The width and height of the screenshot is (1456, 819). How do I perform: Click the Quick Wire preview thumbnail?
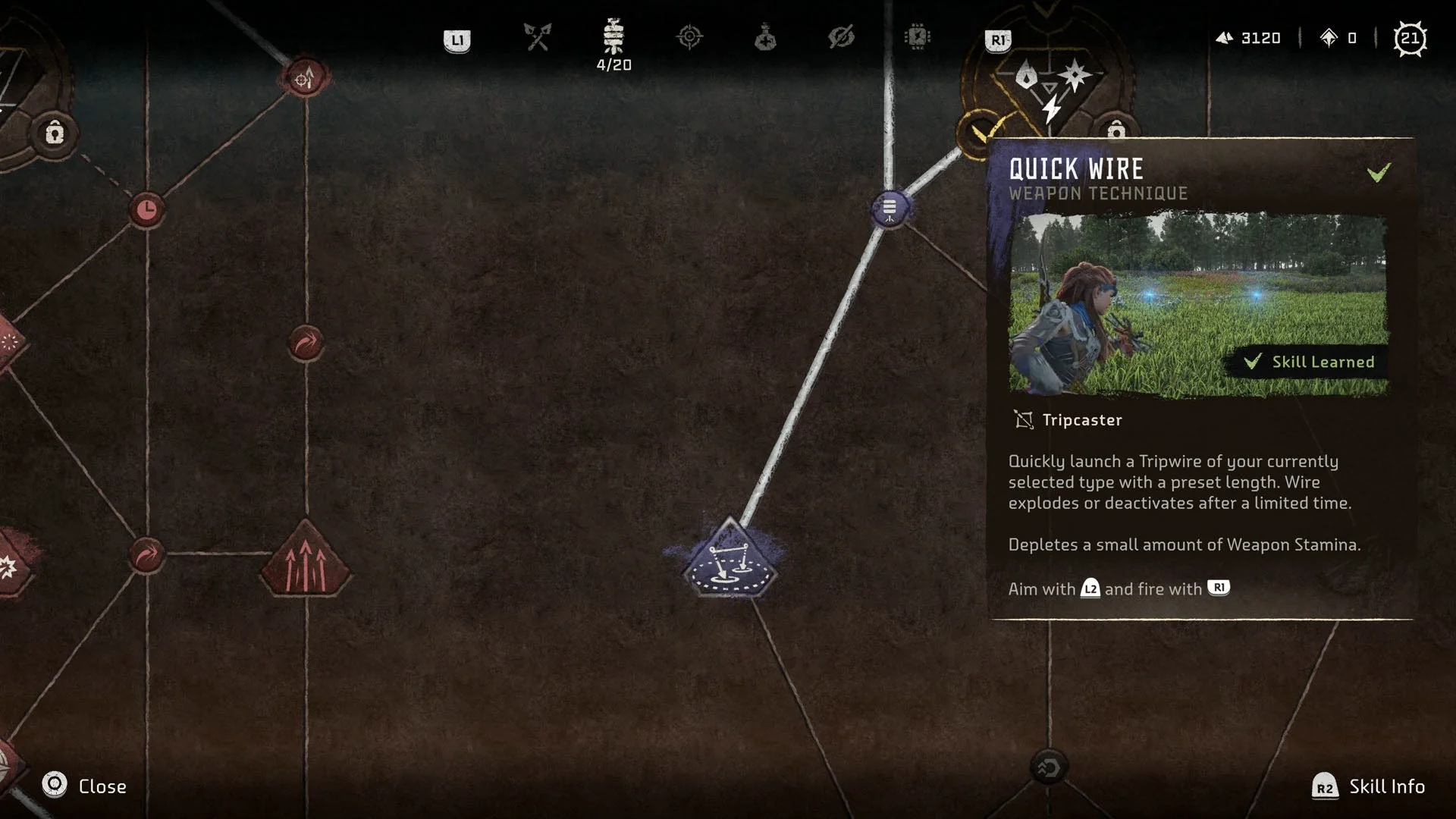pyautogui.click(x=1198, y=305)
